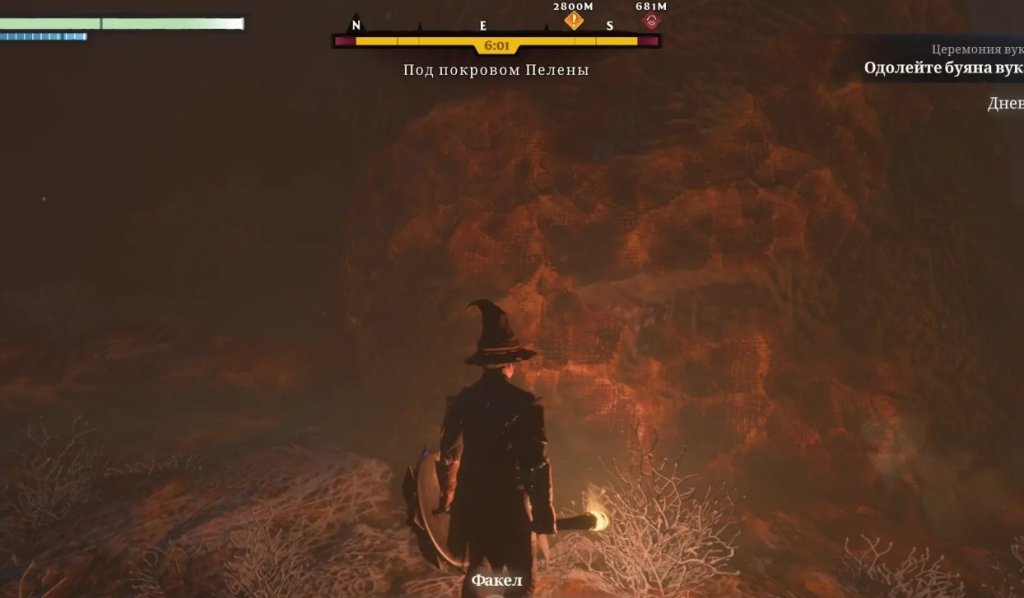
Task: Open the tracked quest objective text
Action: point(943,68)
